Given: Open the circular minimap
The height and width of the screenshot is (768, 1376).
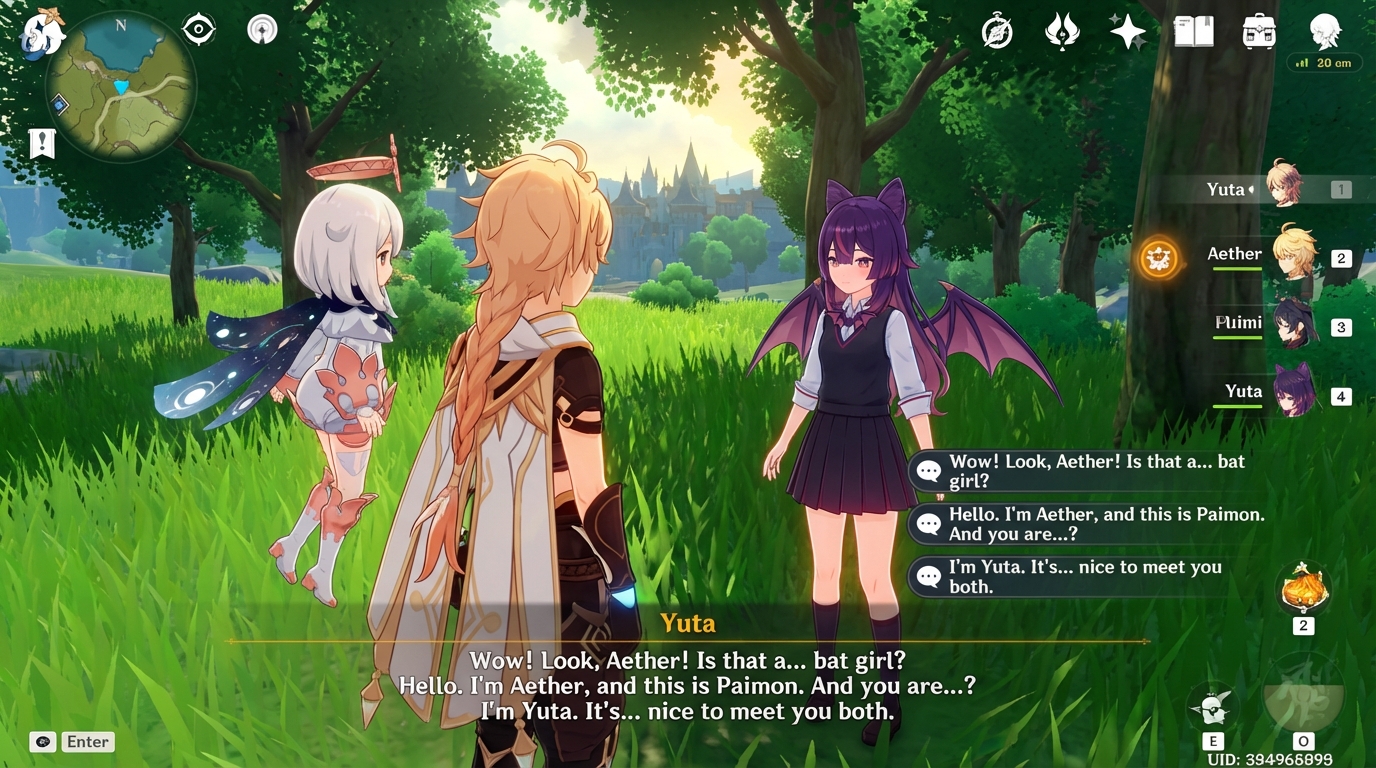Looking at the screenshot, I should [x=120, y=86].
